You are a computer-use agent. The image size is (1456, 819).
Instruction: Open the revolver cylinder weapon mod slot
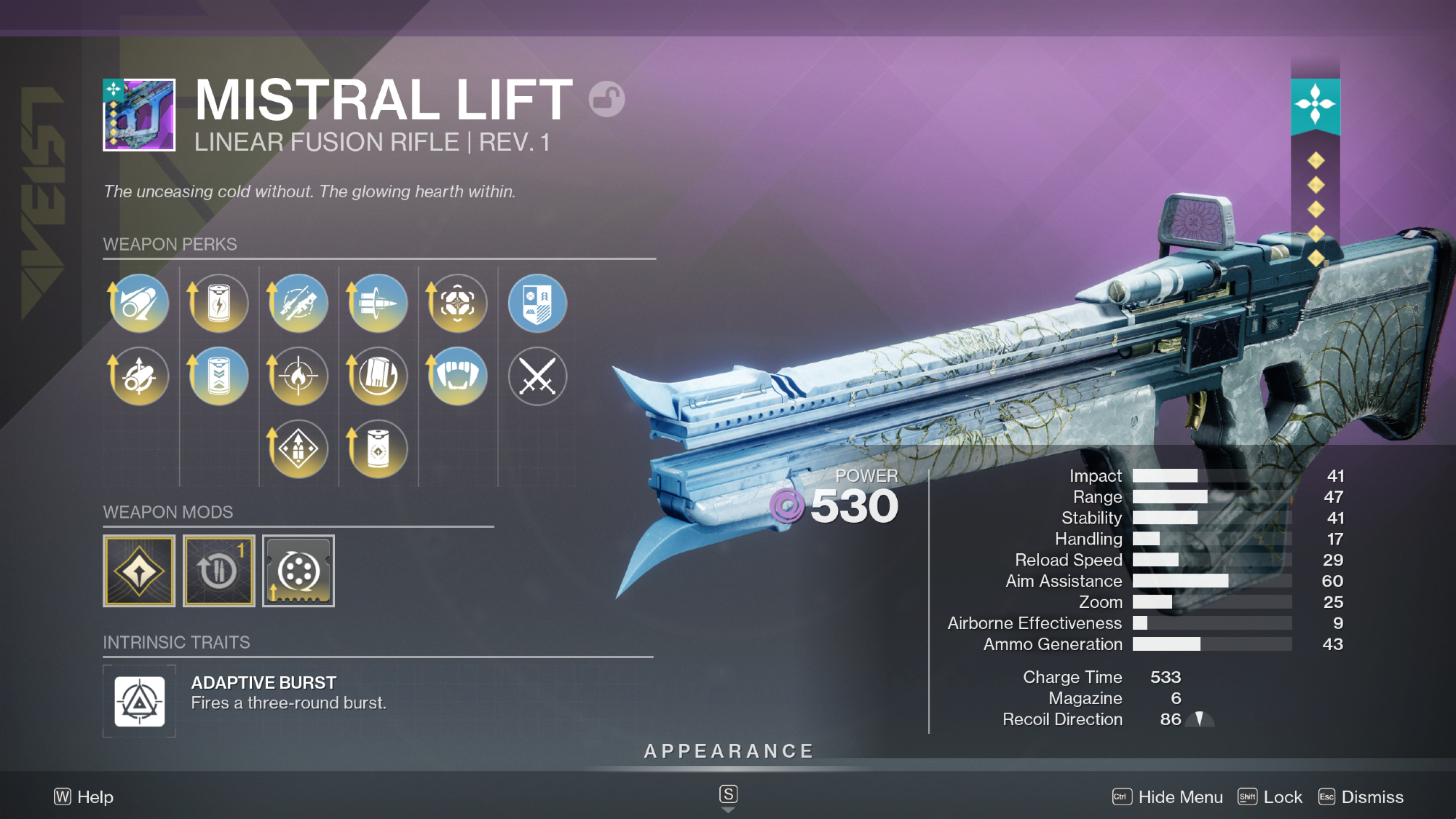coord(298,571)
